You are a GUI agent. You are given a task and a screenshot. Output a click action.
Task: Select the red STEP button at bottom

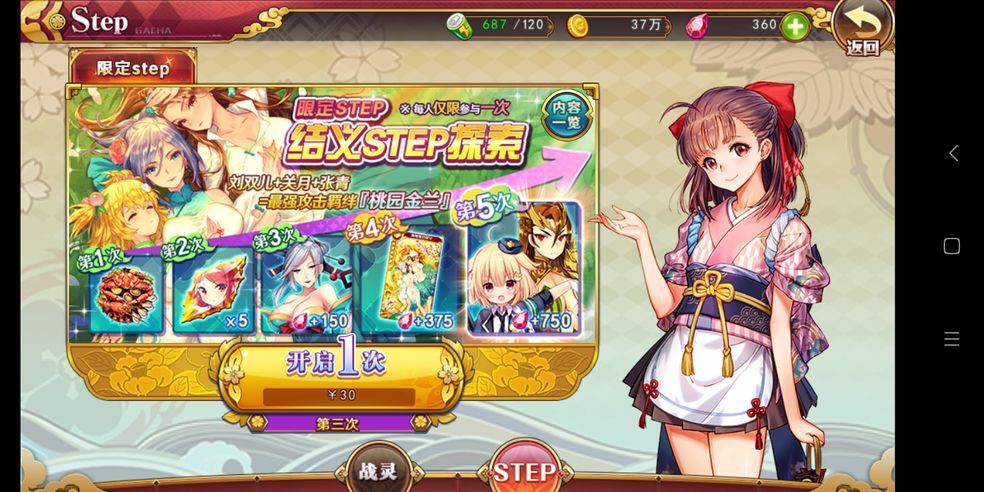click(x=526, y=470)
